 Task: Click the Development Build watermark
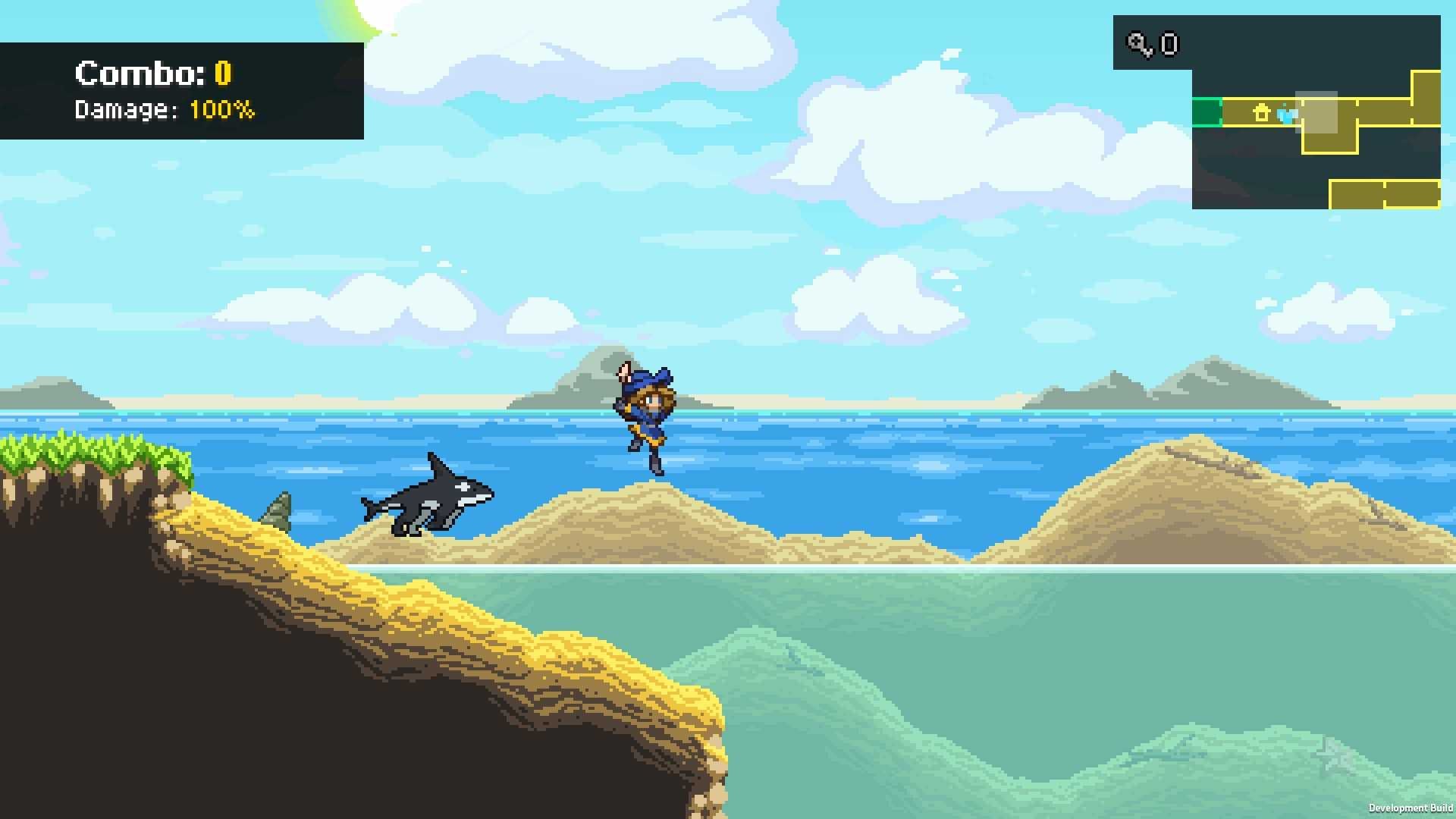pos(1412,808)
